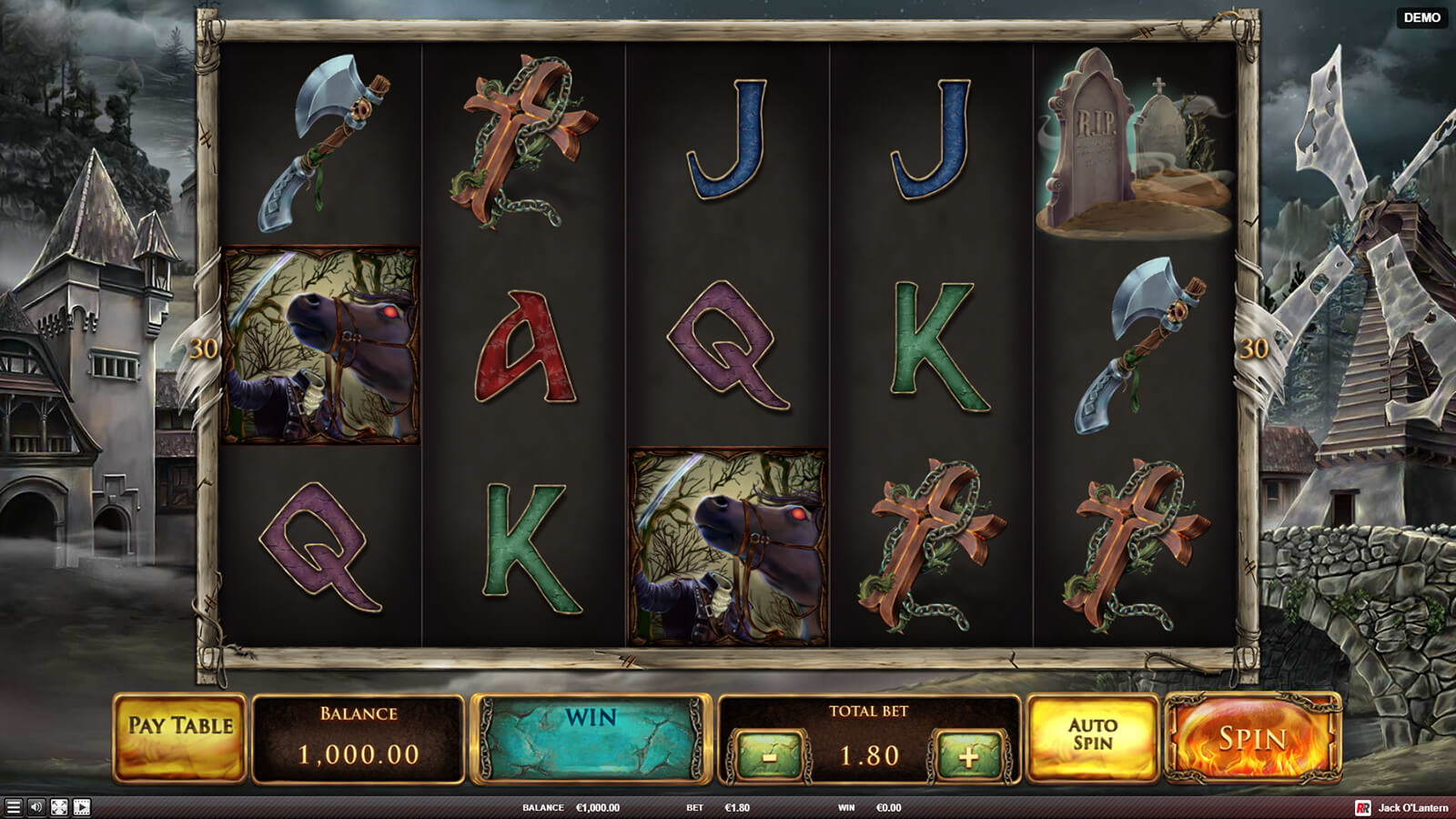Decrease total bet with minus button
Viewport: 1456px width, 819px height.
tap(770, 755)
